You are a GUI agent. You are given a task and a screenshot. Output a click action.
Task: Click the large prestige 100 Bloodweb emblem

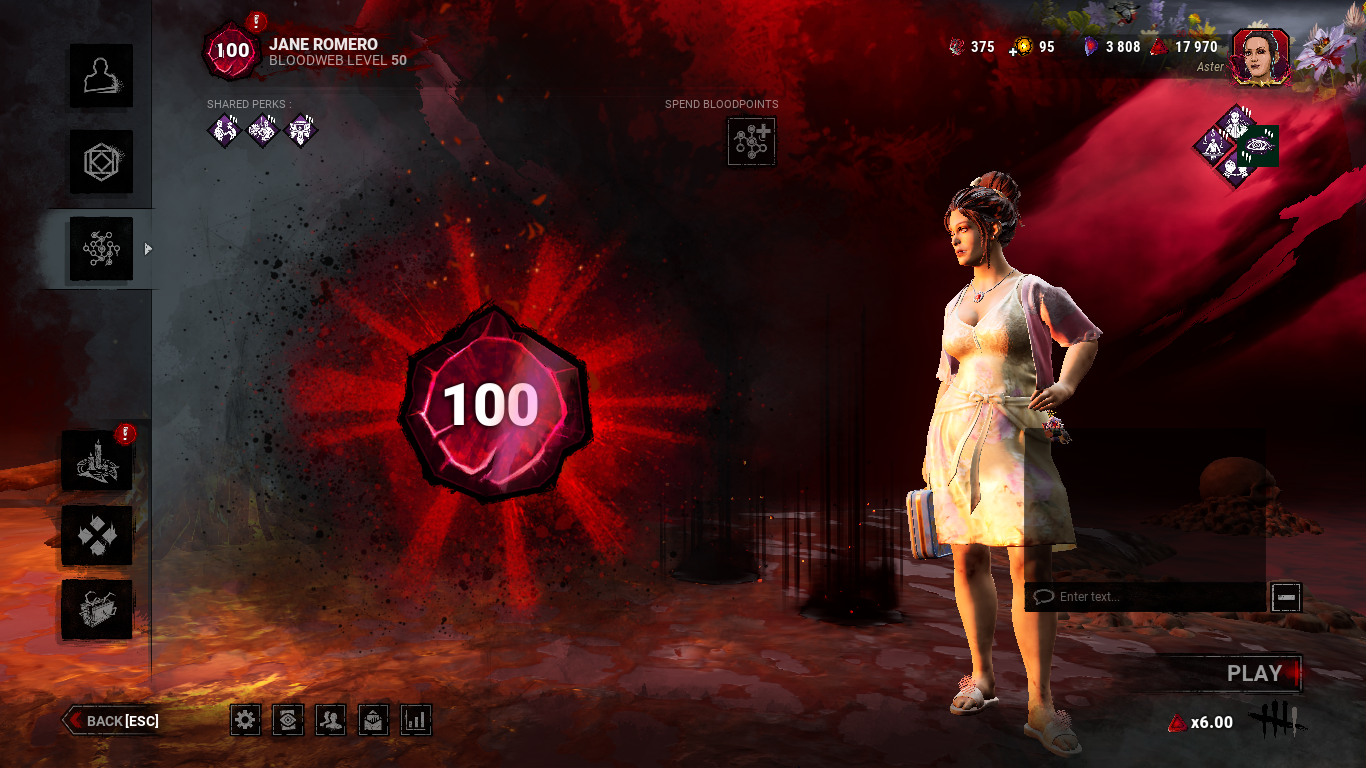[492, 405]
